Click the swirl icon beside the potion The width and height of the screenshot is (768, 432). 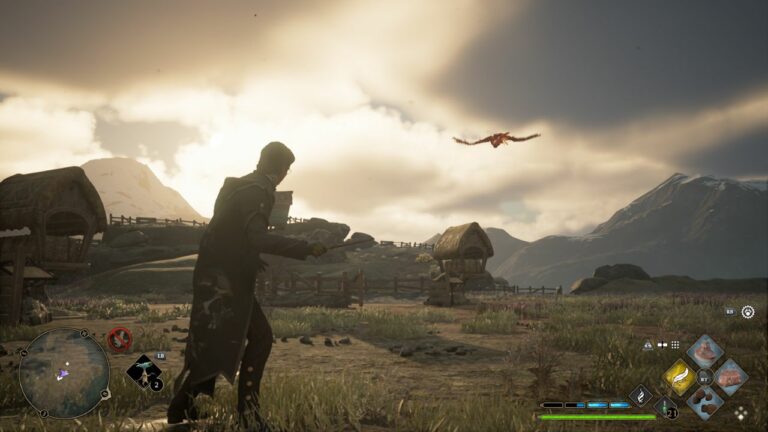coord(640,396)
